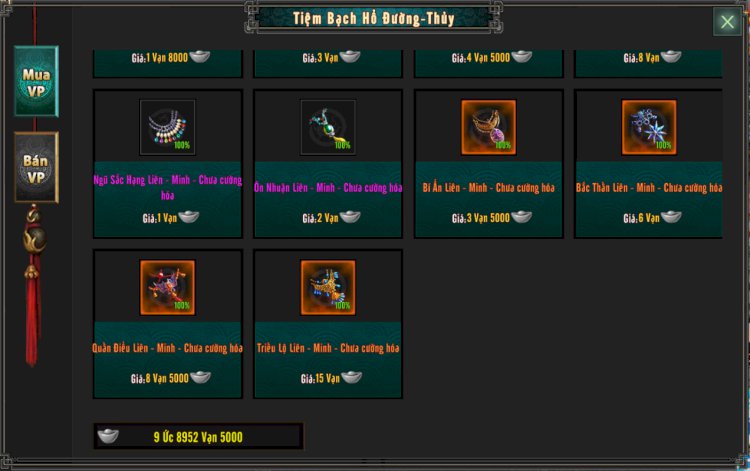Open the Bán VP tab
Viewport: 750px width, 471px height.
36,167
